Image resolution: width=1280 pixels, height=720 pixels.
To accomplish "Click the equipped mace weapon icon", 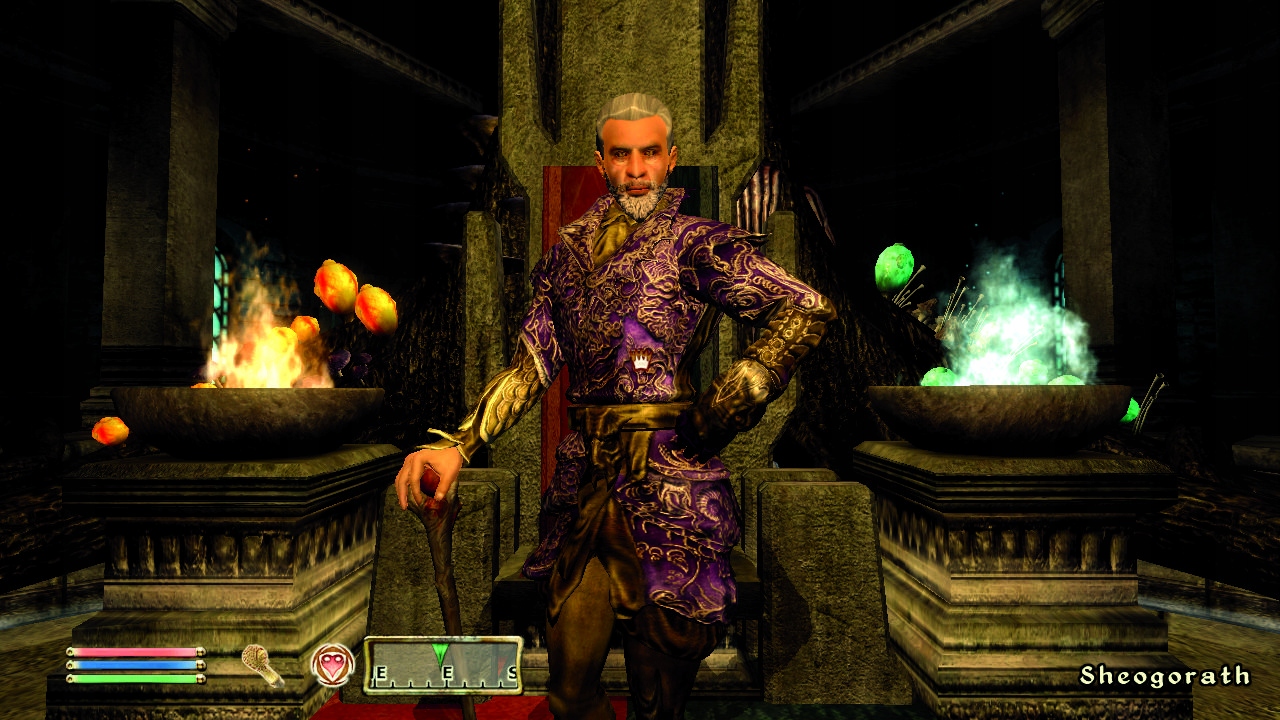I will click(263, 665).
